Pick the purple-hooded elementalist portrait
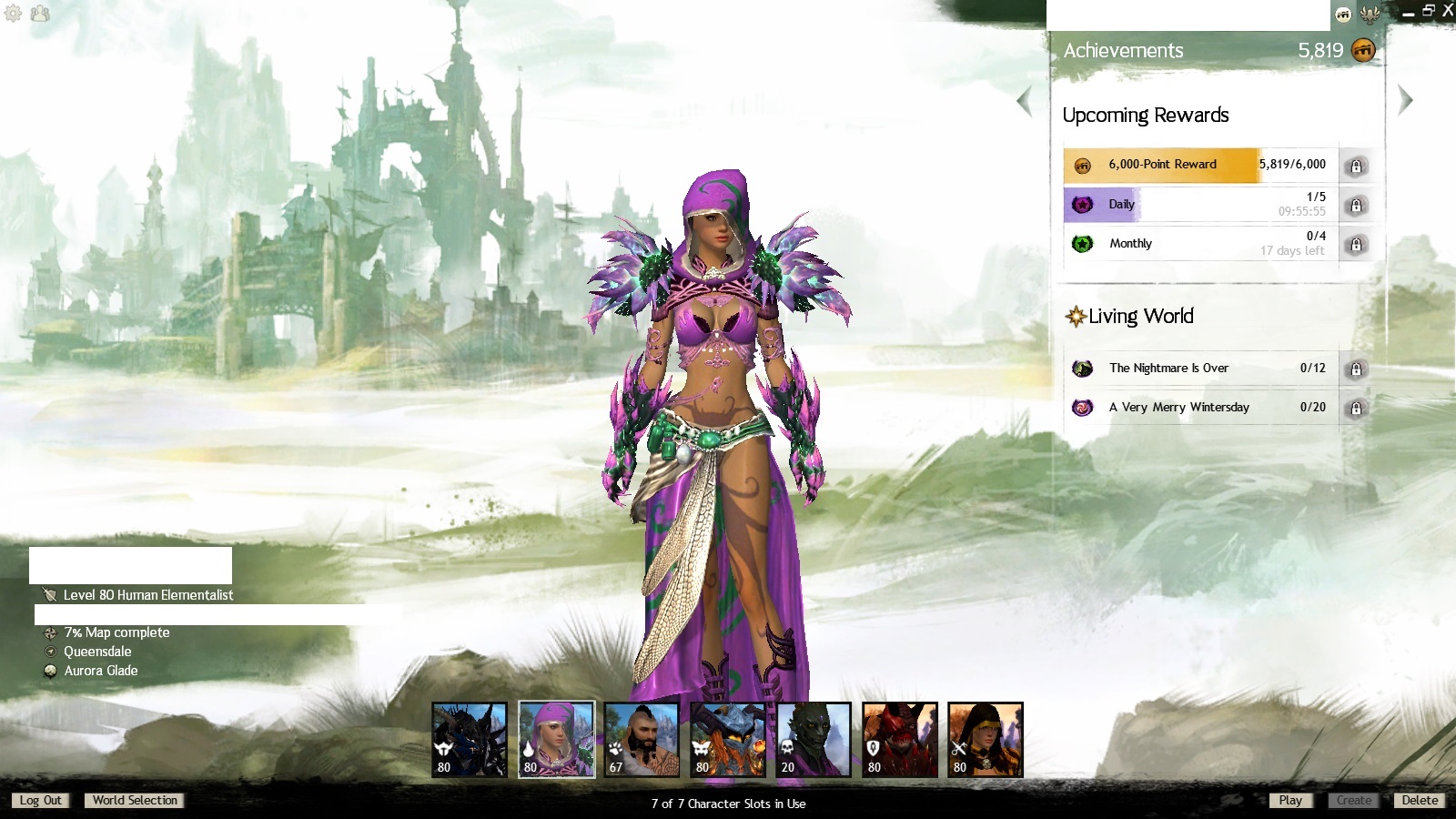Screen dimensions: 1456x819 [556, 740]
